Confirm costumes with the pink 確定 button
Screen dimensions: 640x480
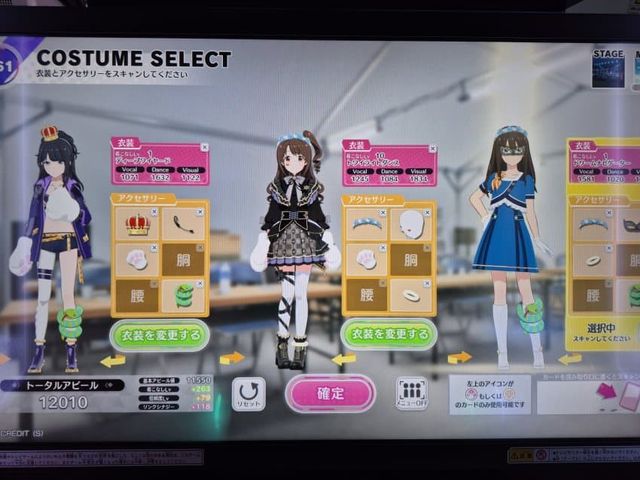(330, 393)
